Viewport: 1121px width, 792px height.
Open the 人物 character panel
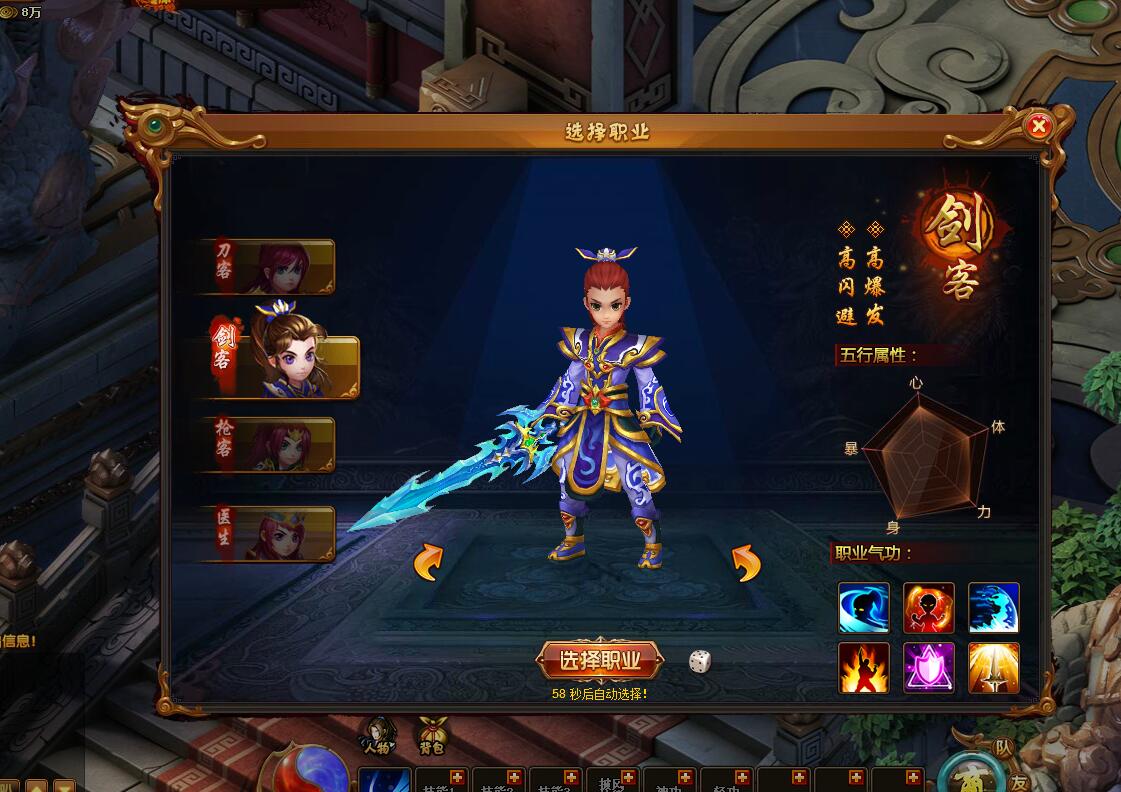point(377,735)
